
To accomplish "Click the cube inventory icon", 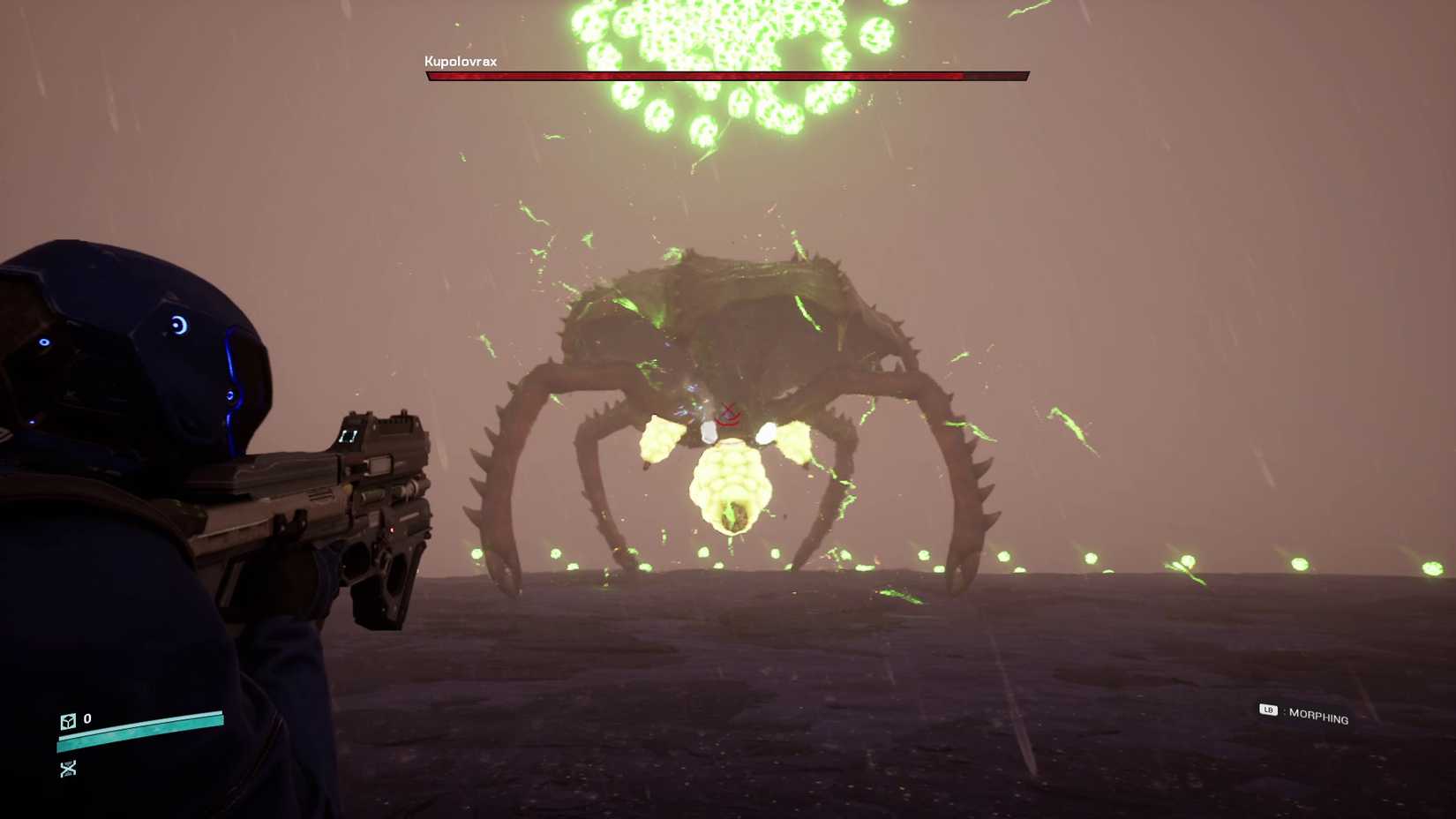I will coord(67,721).
